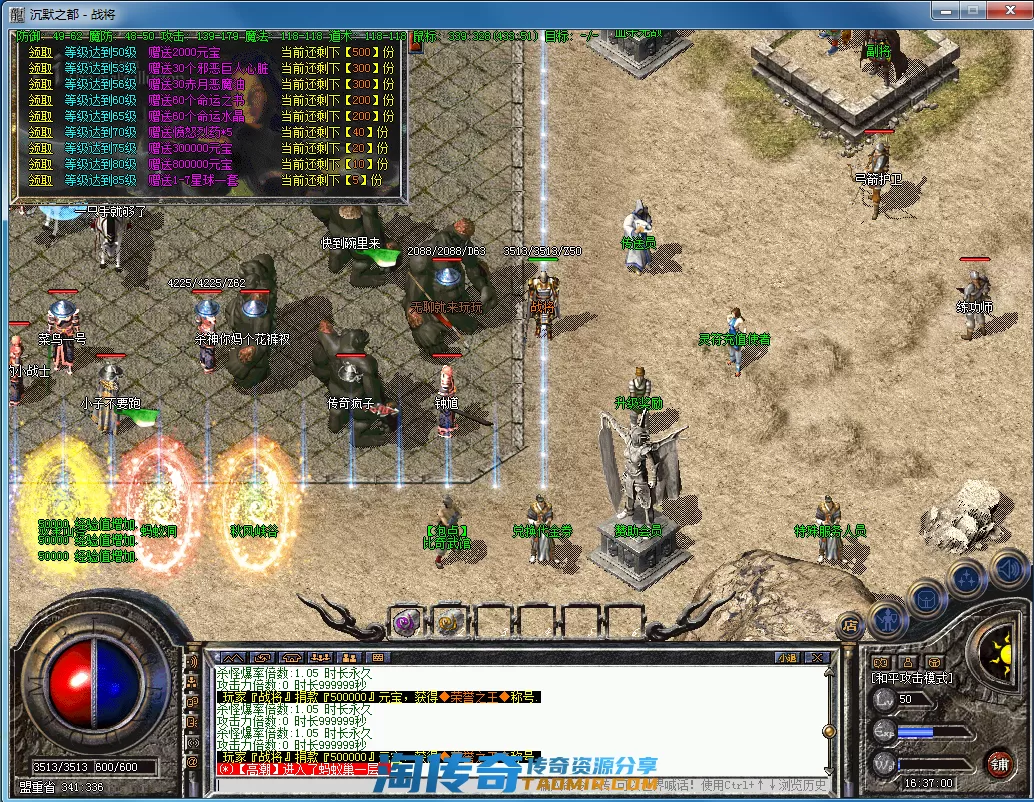The image size is (1034, 802).
Task: Close the chat panel with its X button
Action: 818,657
